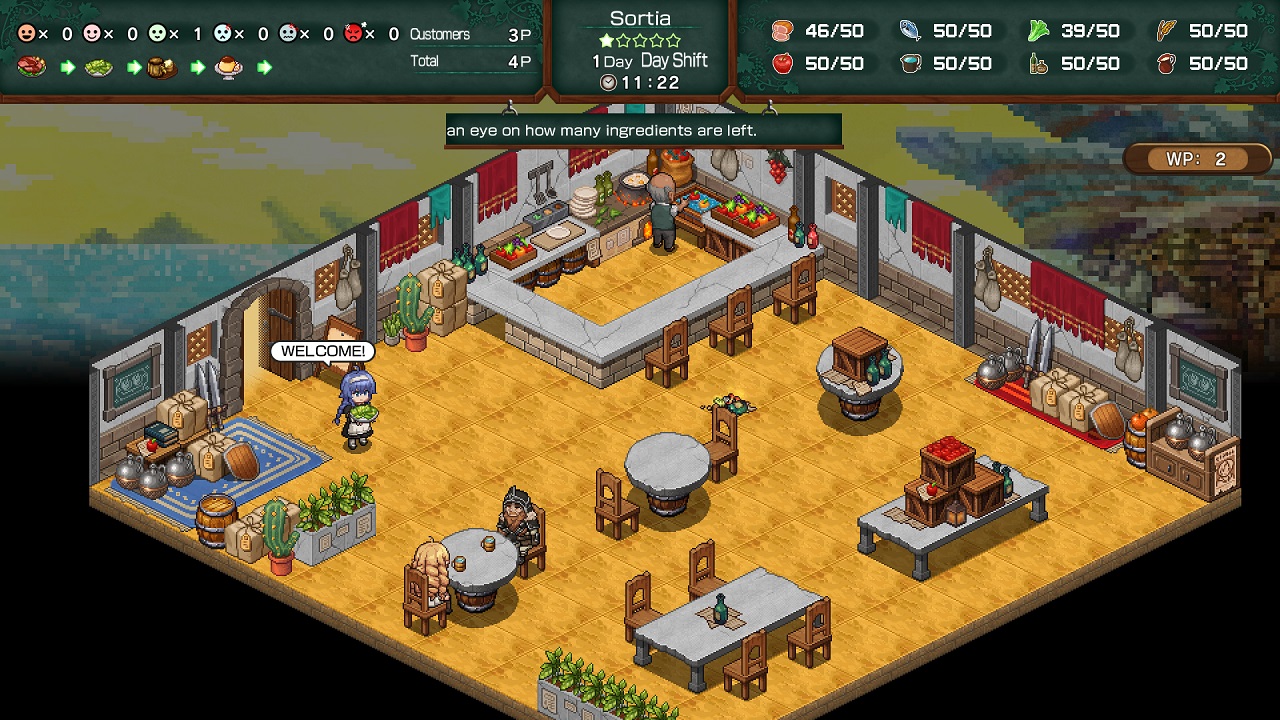
Task: Check the lettuce ingredient at 39/50
Action: tap(1037, 31)
